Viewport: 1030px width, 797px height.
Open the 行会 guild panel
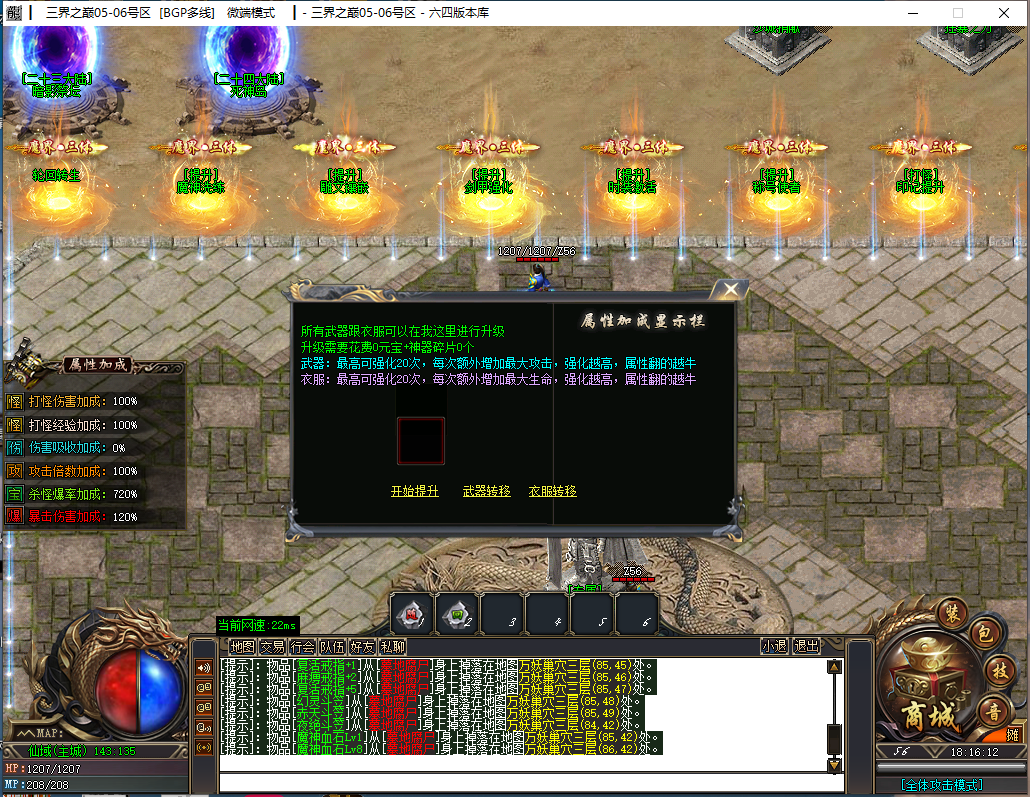tap(302, 646)
